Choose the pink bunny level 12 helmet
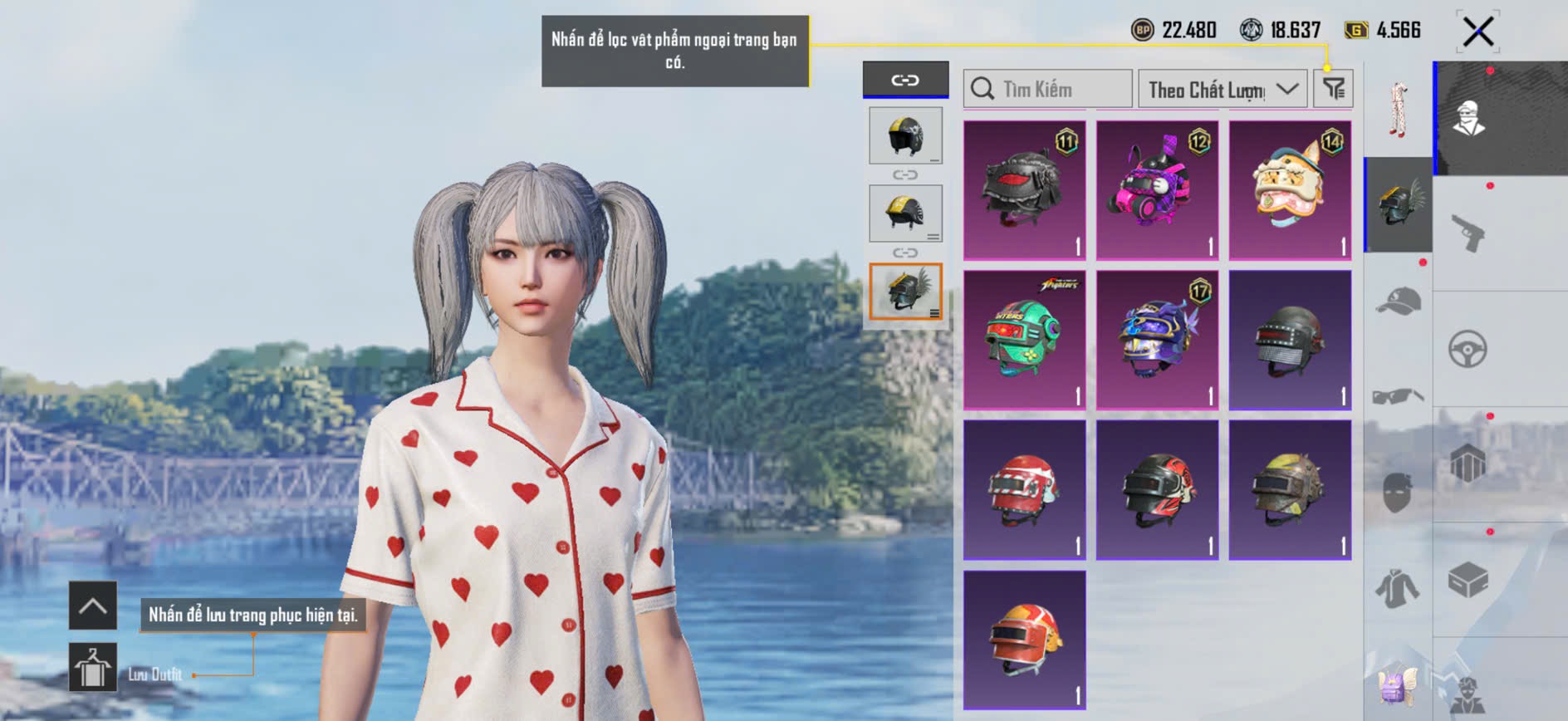 point(1157,190)
